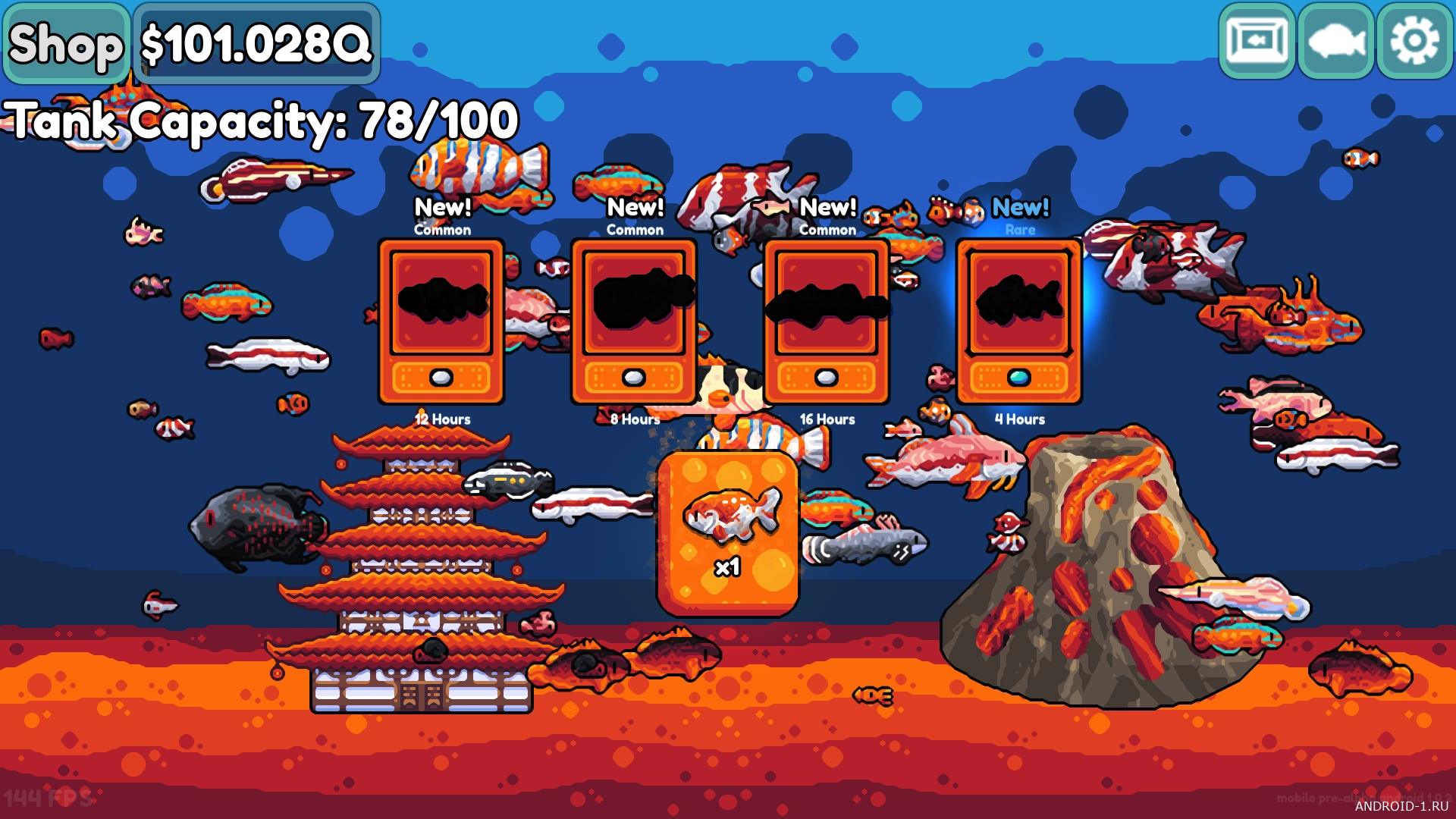Open the Shop menu
The image size is (1456, 819).
[x=66, y=43]
